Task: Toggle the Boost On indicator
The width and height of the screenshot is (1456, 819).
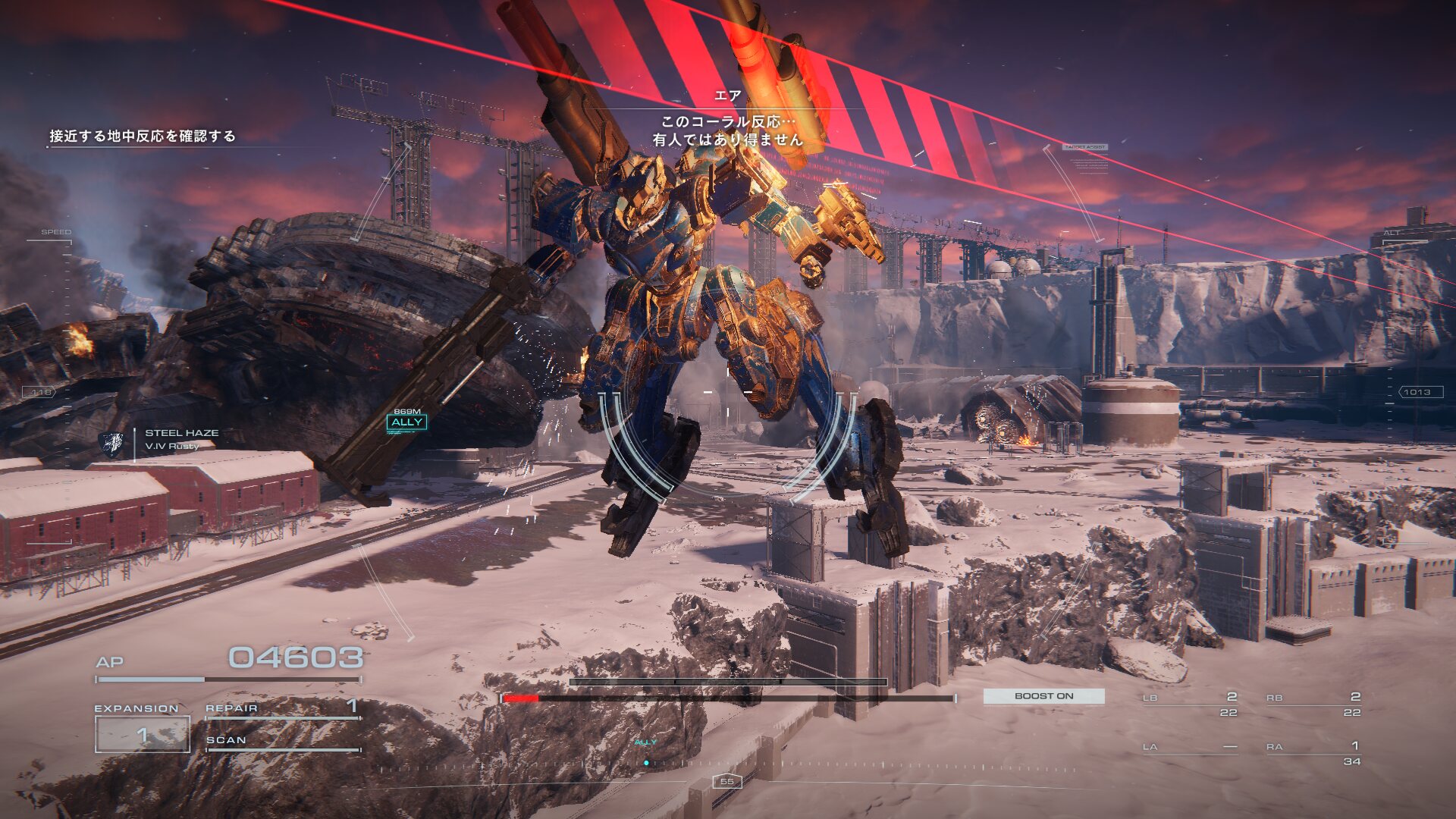Action: [1043, 696]
